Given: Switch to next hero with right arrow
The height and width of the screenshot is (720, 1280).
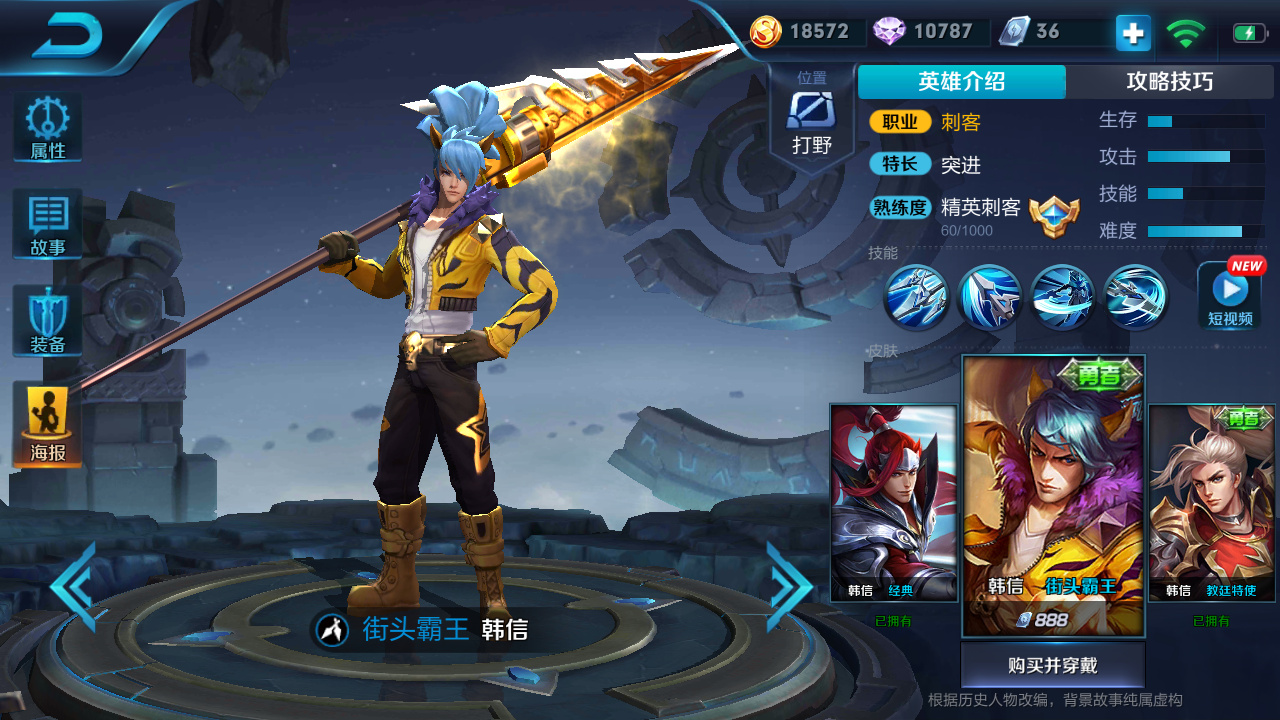Looking at the screenshot, I should (789, 587).
